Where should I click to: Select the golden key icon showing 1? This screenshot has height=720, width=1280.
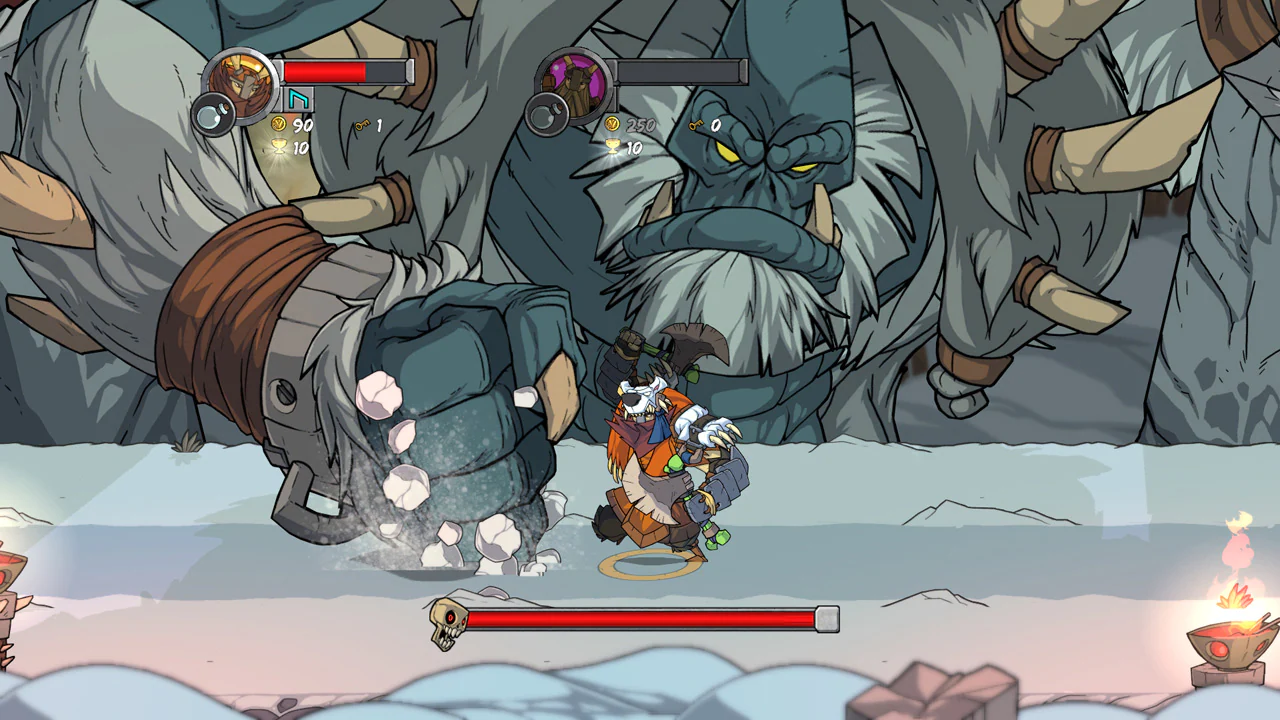pyautogui.click(x=362, y=125)
